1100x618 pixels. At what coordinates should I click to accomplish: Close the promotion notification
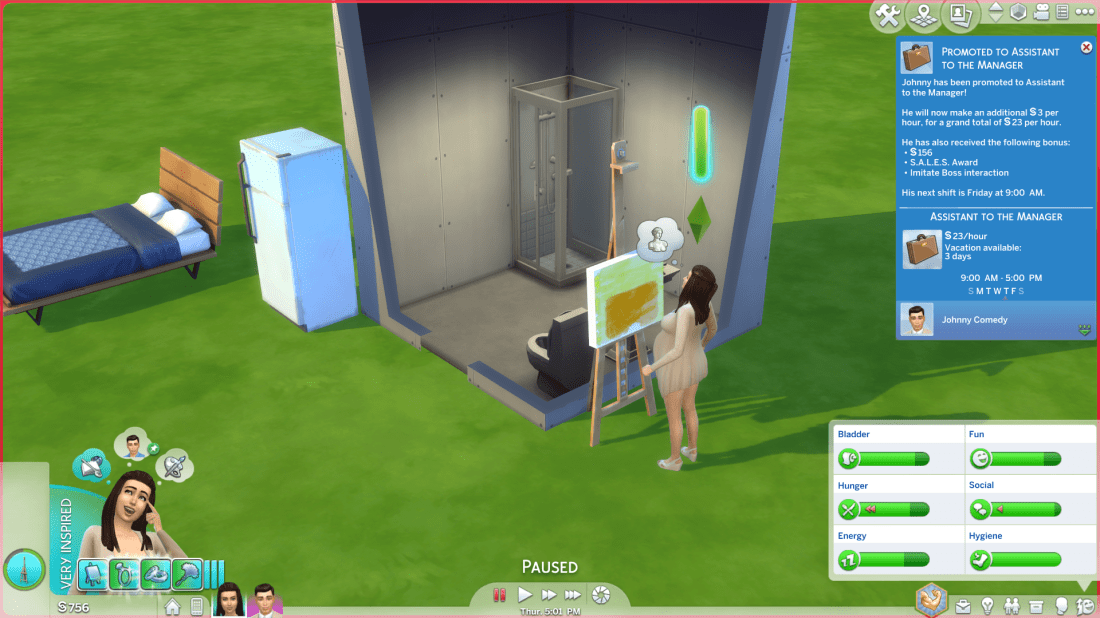click(x=1086, y=48)
